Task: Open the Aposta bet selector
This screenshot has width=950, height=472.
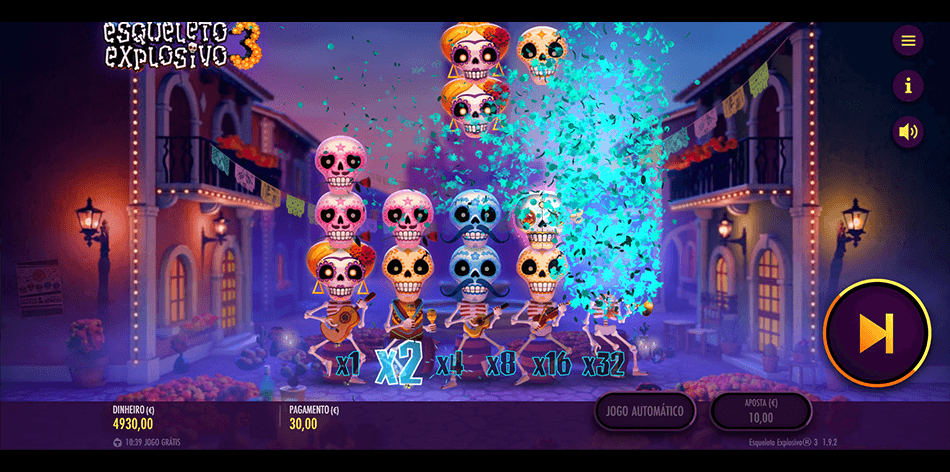Action: point(760,411)
